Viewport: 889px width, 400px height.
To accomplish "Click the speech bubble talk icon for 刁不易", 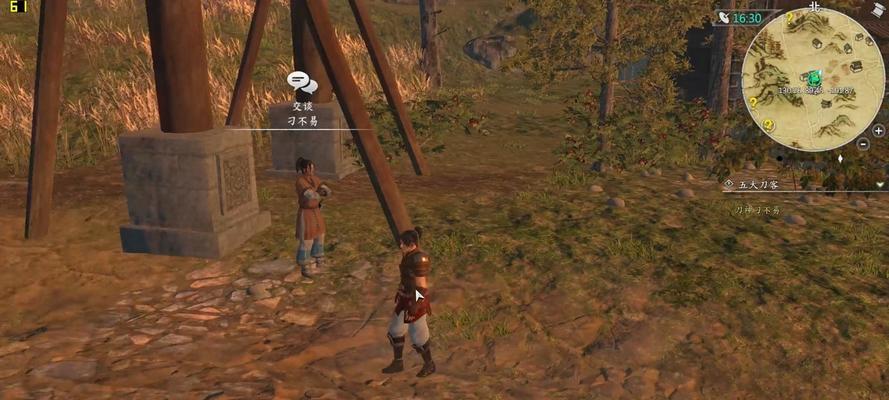I will [302, 82].
